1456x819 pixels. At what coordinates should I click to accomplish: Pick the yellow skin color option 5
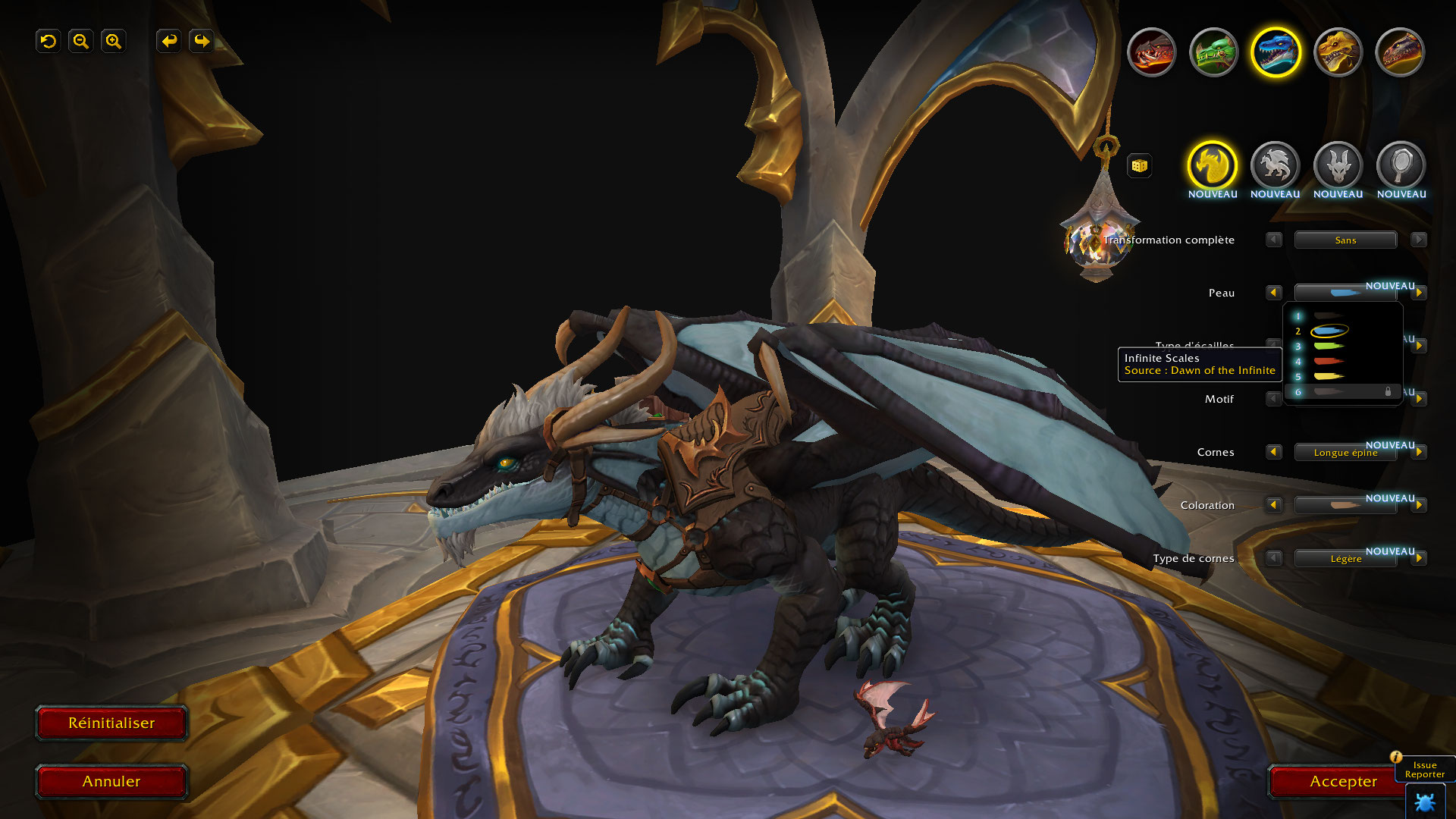pyautogui.click(x=1329, y=377)
